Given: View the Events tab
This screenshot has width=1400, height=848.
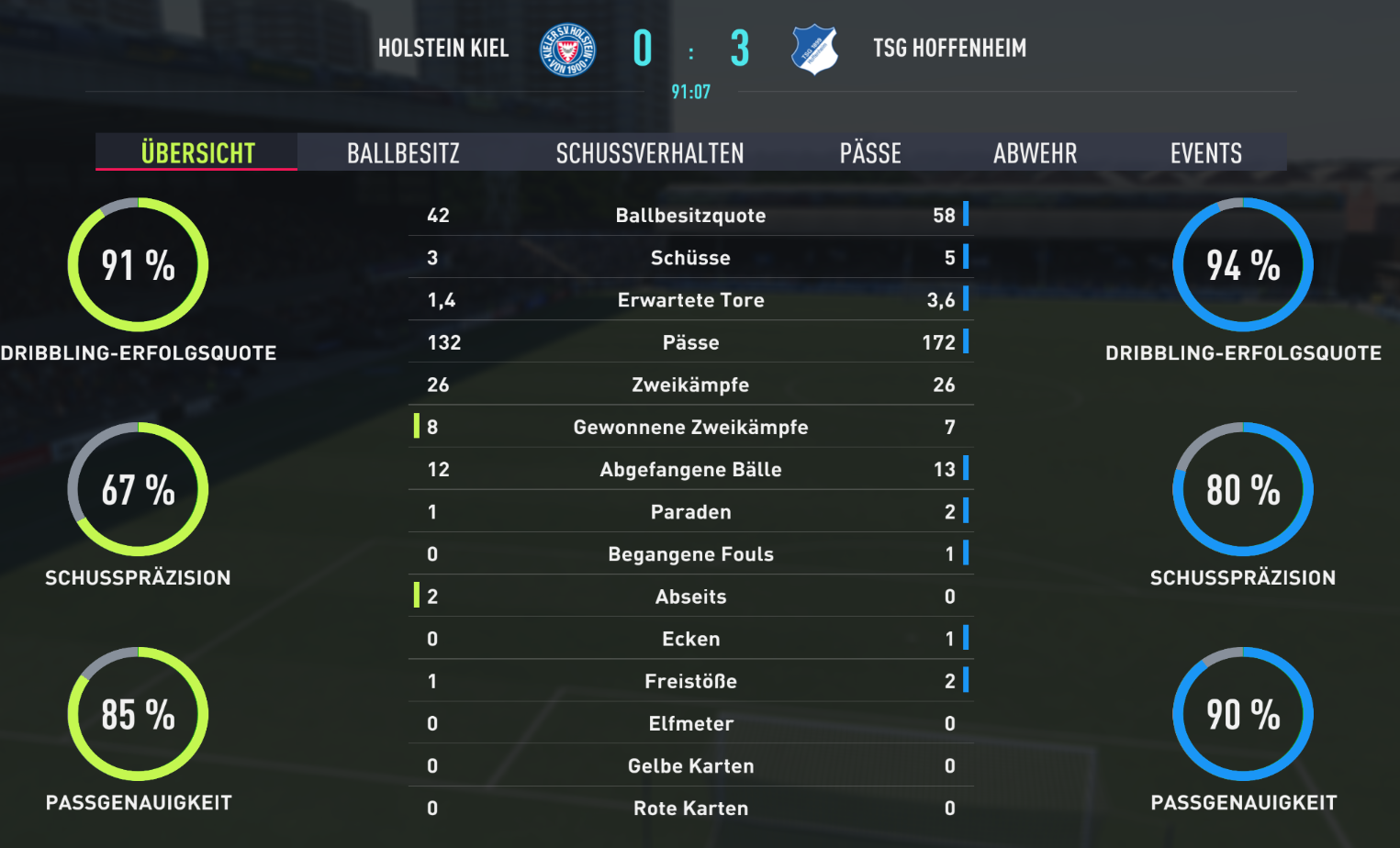Looking at the screenshot, I should (1205, 152).
